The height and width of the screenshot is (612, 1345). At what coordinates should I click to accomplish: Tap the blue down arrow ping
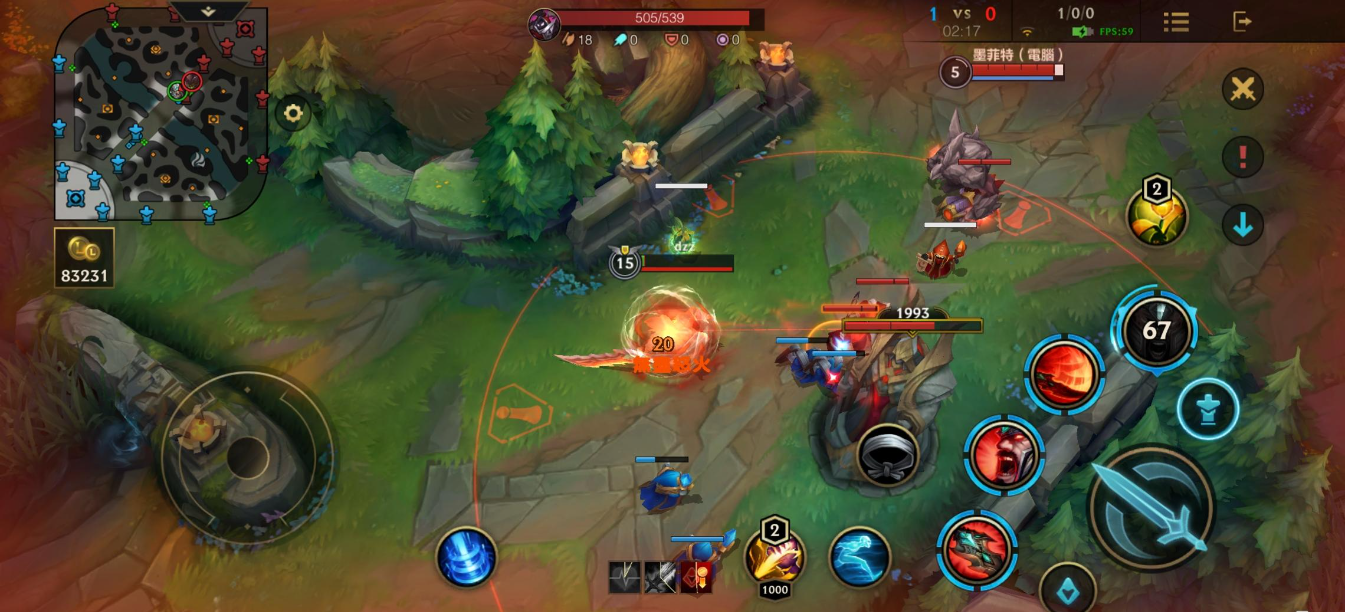coord(1243,226)
